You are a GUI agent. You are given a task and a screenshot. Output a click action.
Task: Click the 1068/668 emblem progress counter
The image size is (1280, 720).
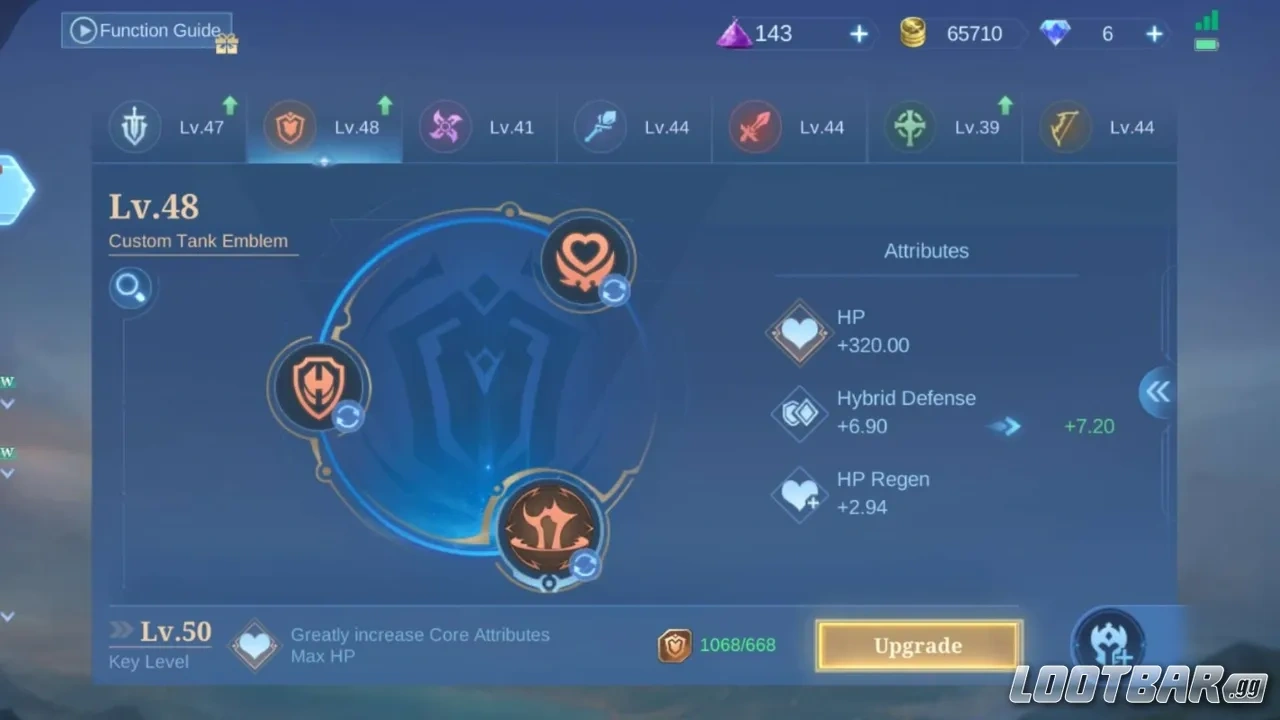(x=717, y=645)
